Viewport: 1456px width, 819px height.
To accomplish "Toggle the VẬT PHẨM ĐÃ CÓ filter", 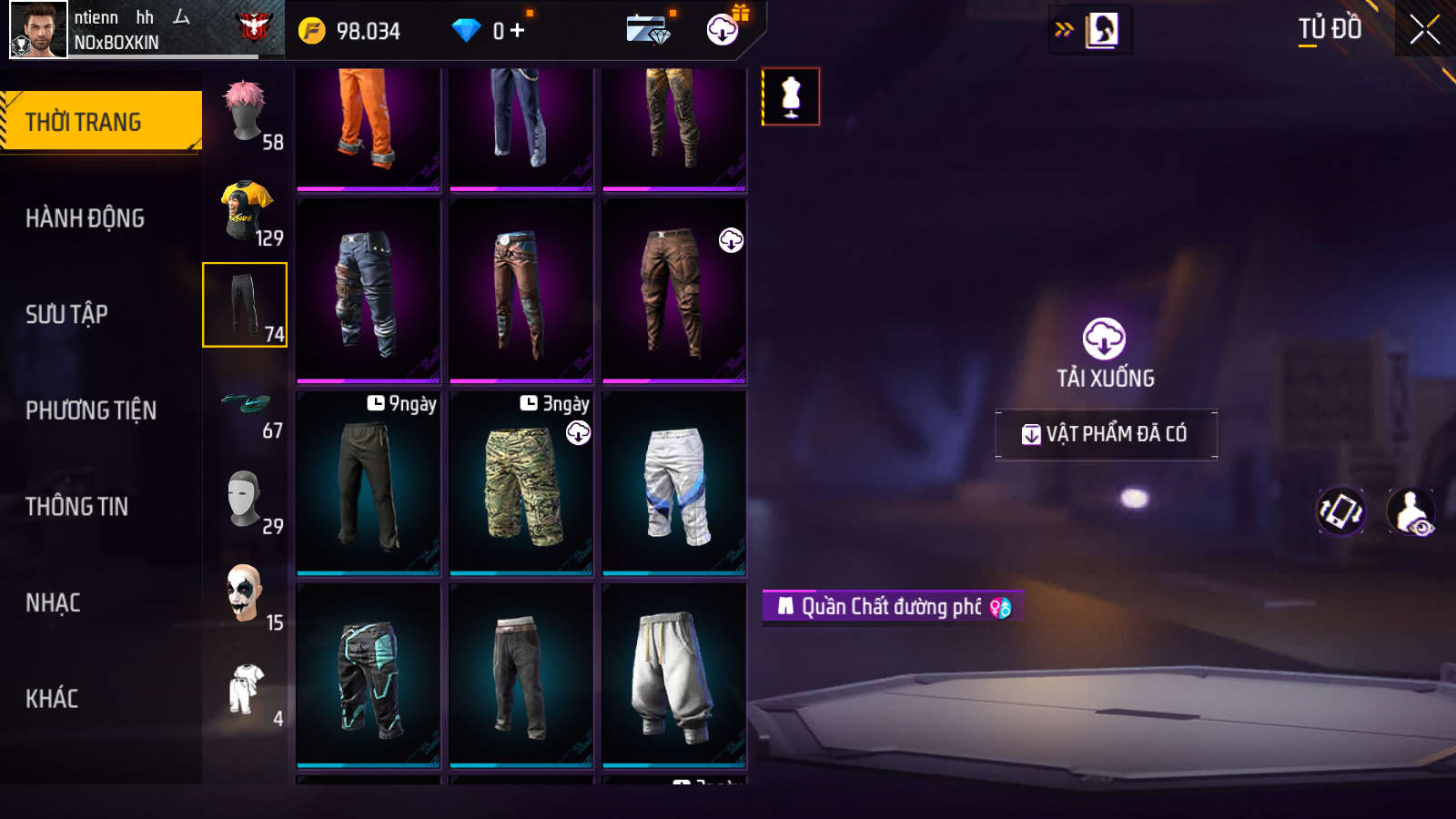I will [1106, 434].
